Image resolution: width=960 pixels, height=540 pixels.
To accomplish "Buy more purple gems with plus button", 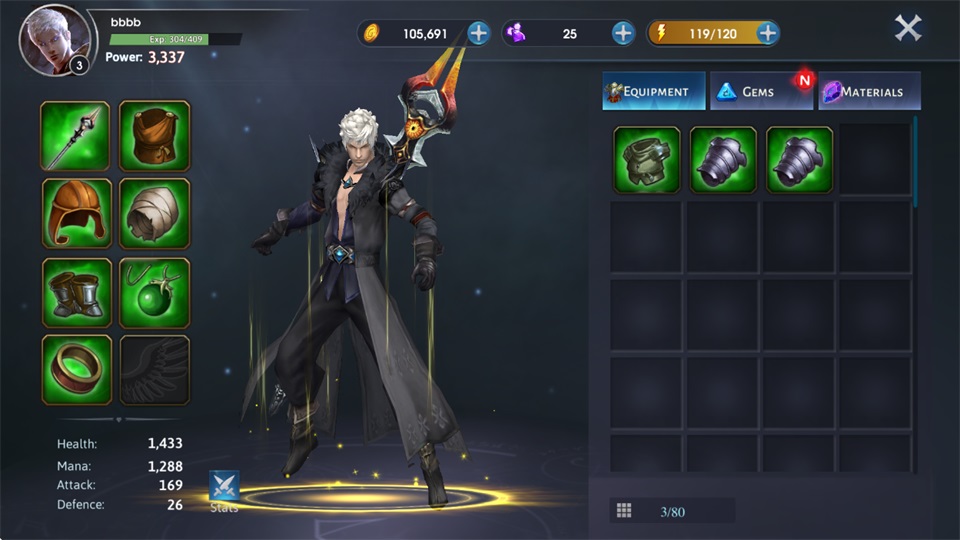I will [623, 33].
